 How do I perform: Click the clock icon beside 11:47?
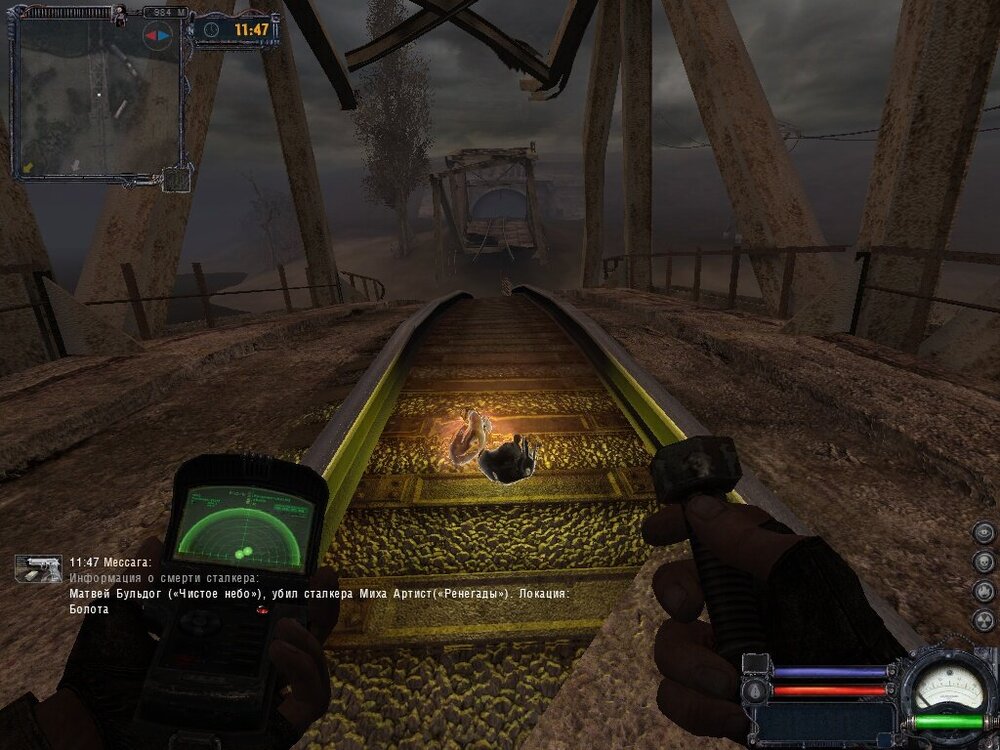(x=210, y=30)
